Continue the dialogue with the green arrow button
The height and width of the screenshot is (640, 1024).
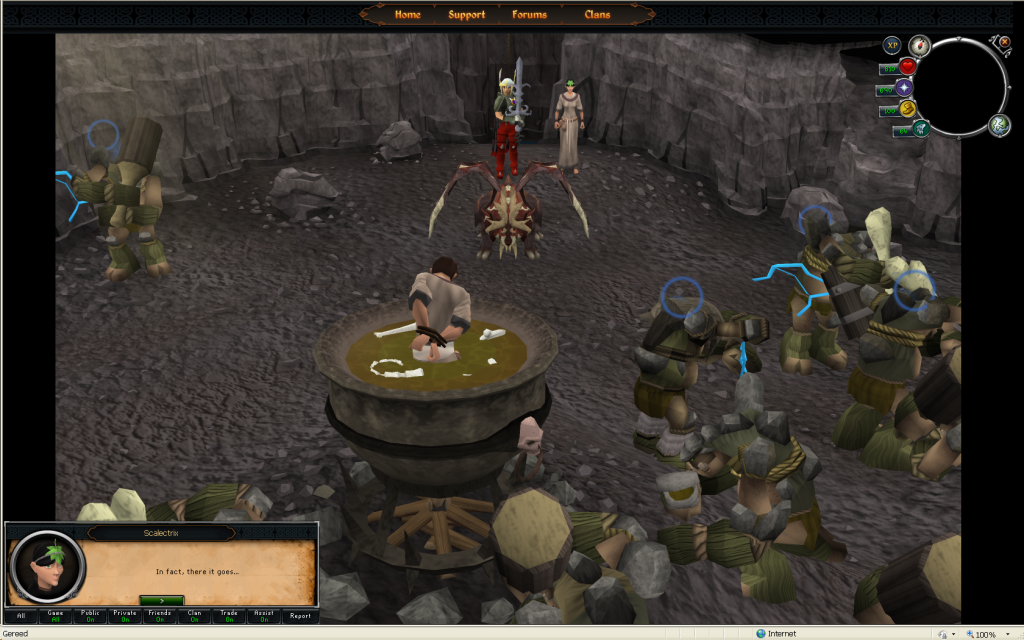(161, 599)
